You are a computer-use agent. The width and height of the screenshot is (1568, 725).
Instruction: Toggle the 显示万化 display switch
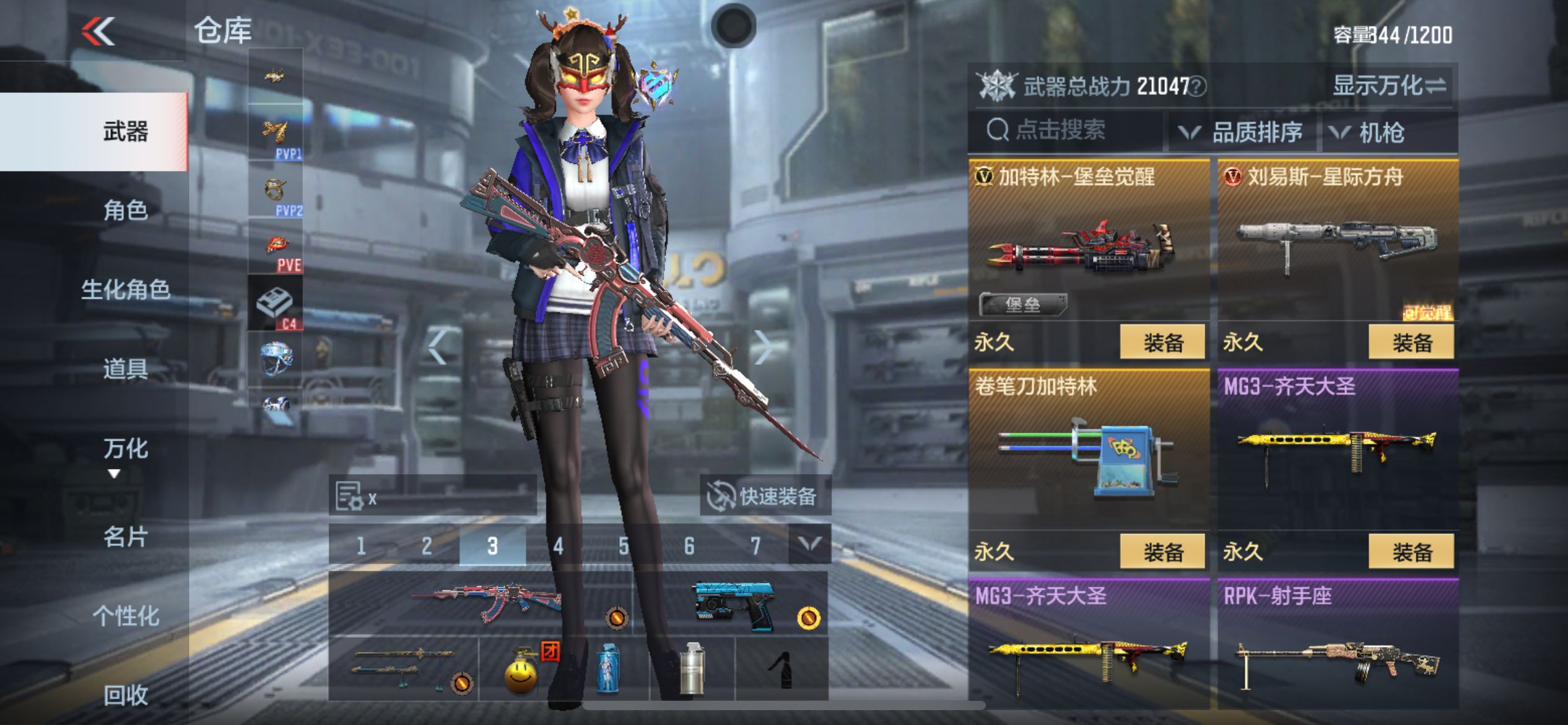pos(1390,86)
